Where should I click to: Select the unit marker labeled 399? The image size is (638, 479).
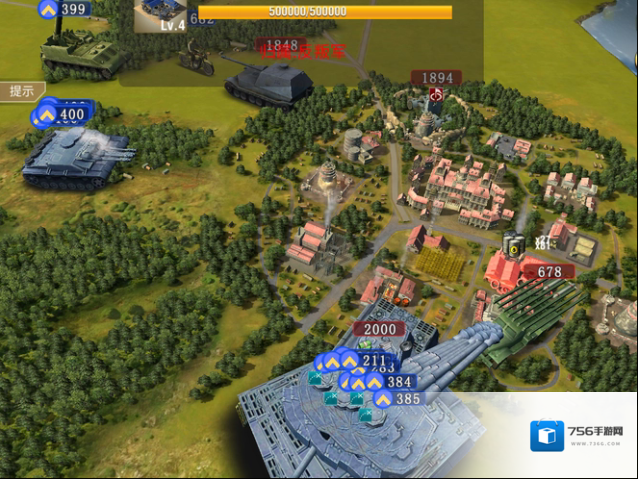[x=66, y=10]
